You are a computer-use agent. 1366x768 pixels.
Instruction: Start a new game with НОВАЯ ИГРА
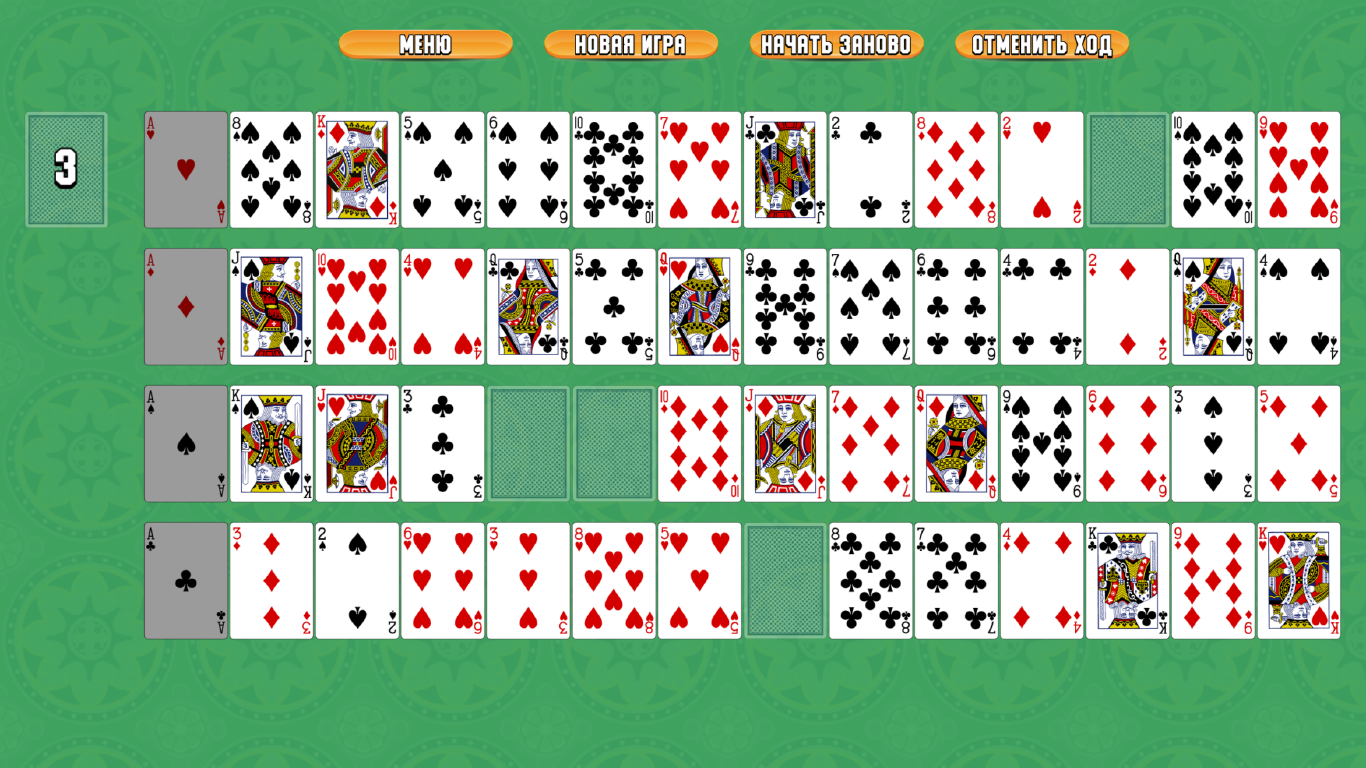tap(630, 44)
